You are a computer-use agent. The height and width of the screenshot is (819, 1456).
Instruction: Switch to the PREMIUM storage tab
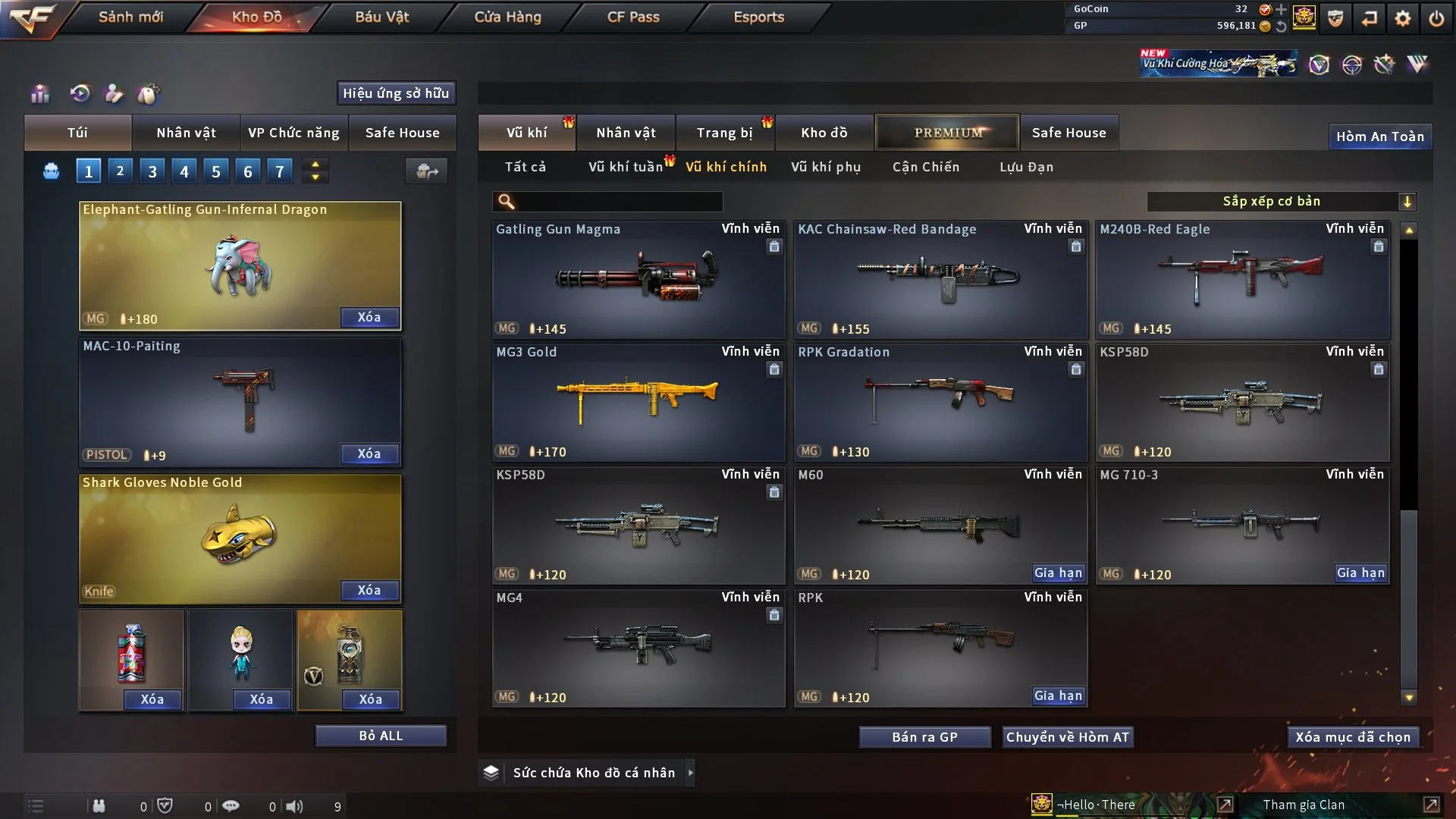pyautogui.click(x=947, y=133)
